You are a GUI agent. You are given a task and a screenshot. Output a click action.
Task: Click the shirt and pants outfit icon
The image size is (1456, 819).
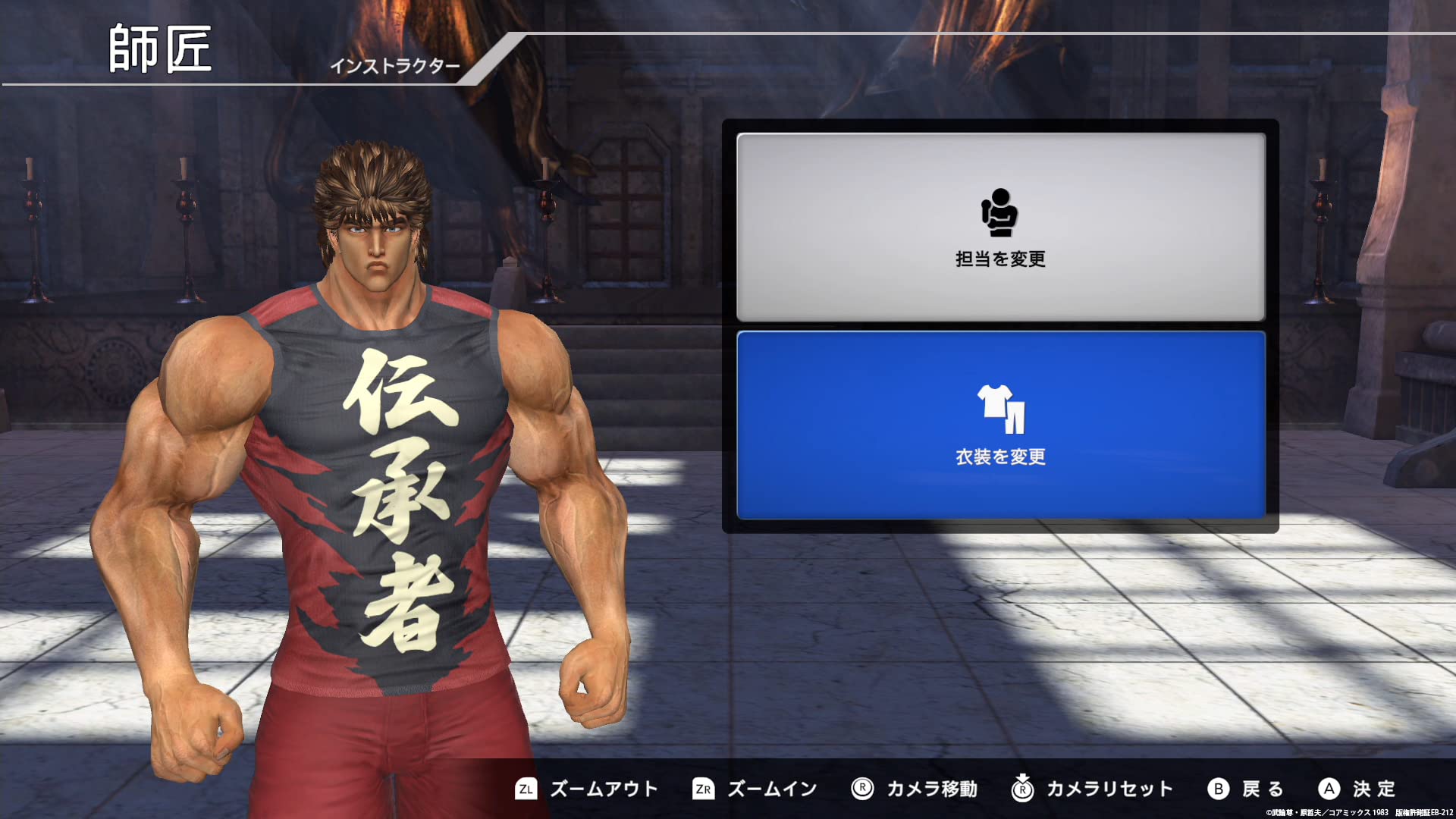click(999, 410)
